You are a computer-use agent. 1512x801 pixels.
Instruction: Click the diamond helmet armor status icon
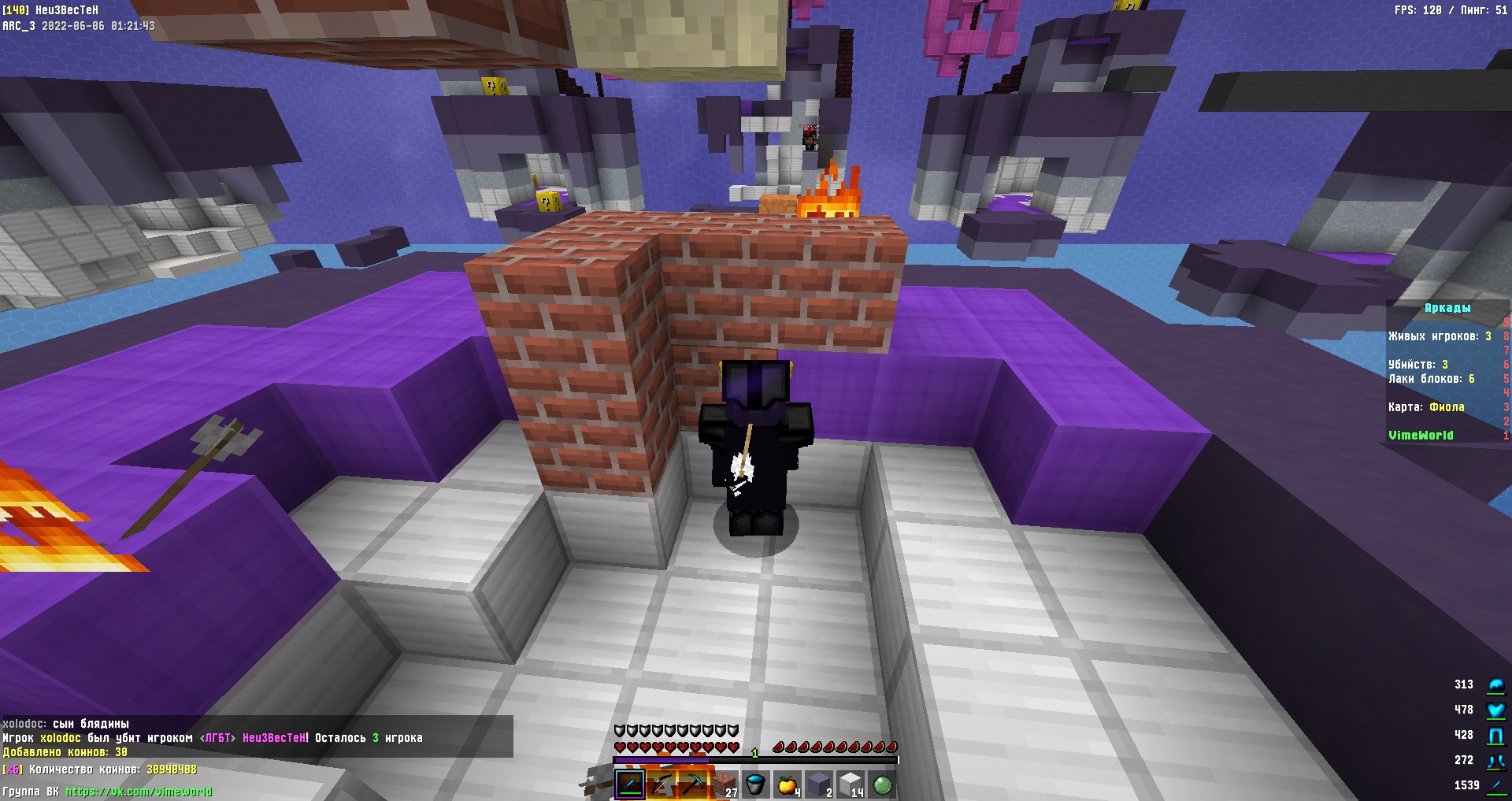(x=1495, y=685)
